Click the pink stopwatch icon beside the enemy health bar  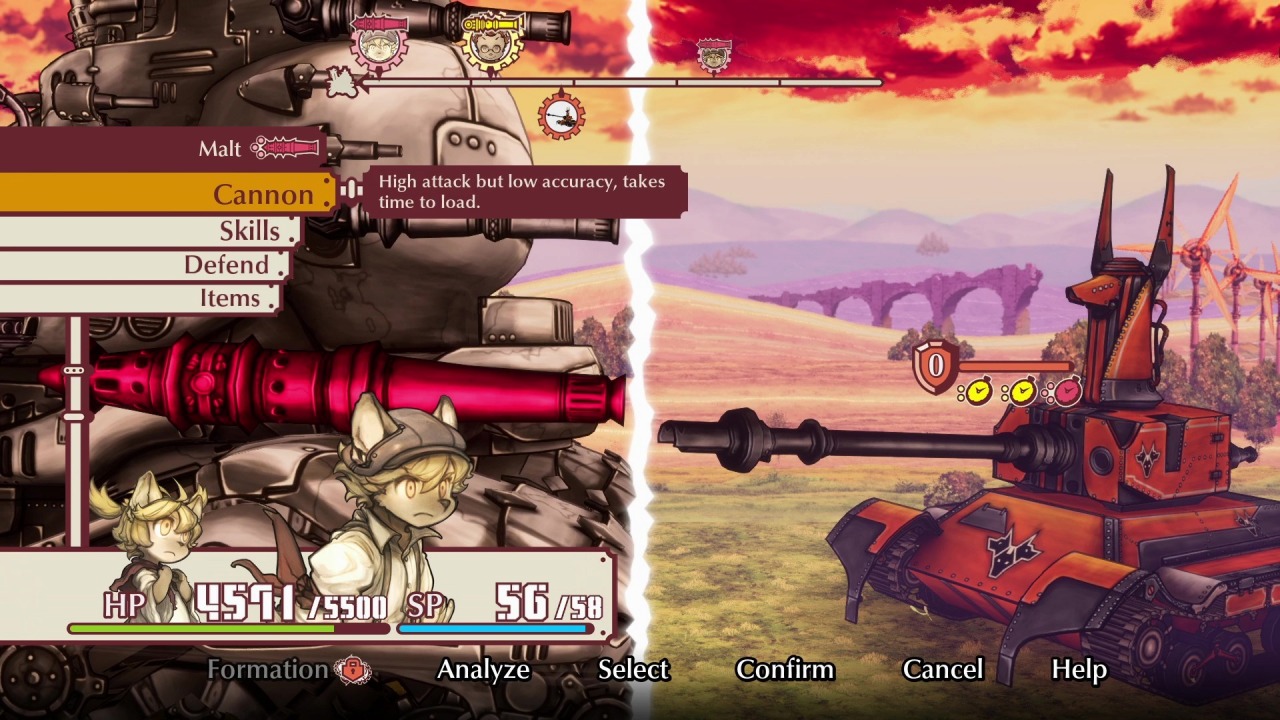1067,391
